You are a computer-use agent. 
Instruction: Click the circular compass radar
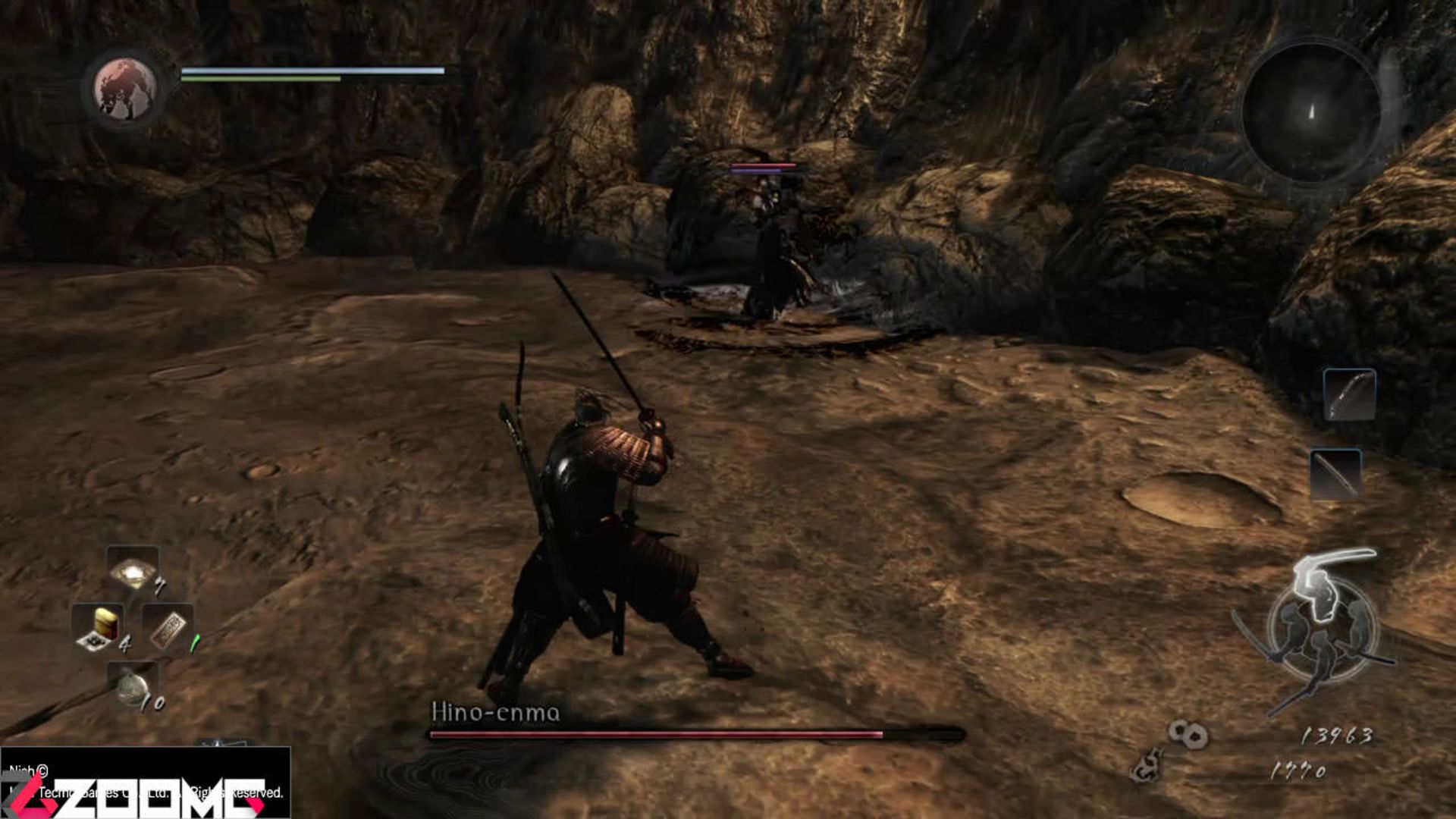[1311, 112]
